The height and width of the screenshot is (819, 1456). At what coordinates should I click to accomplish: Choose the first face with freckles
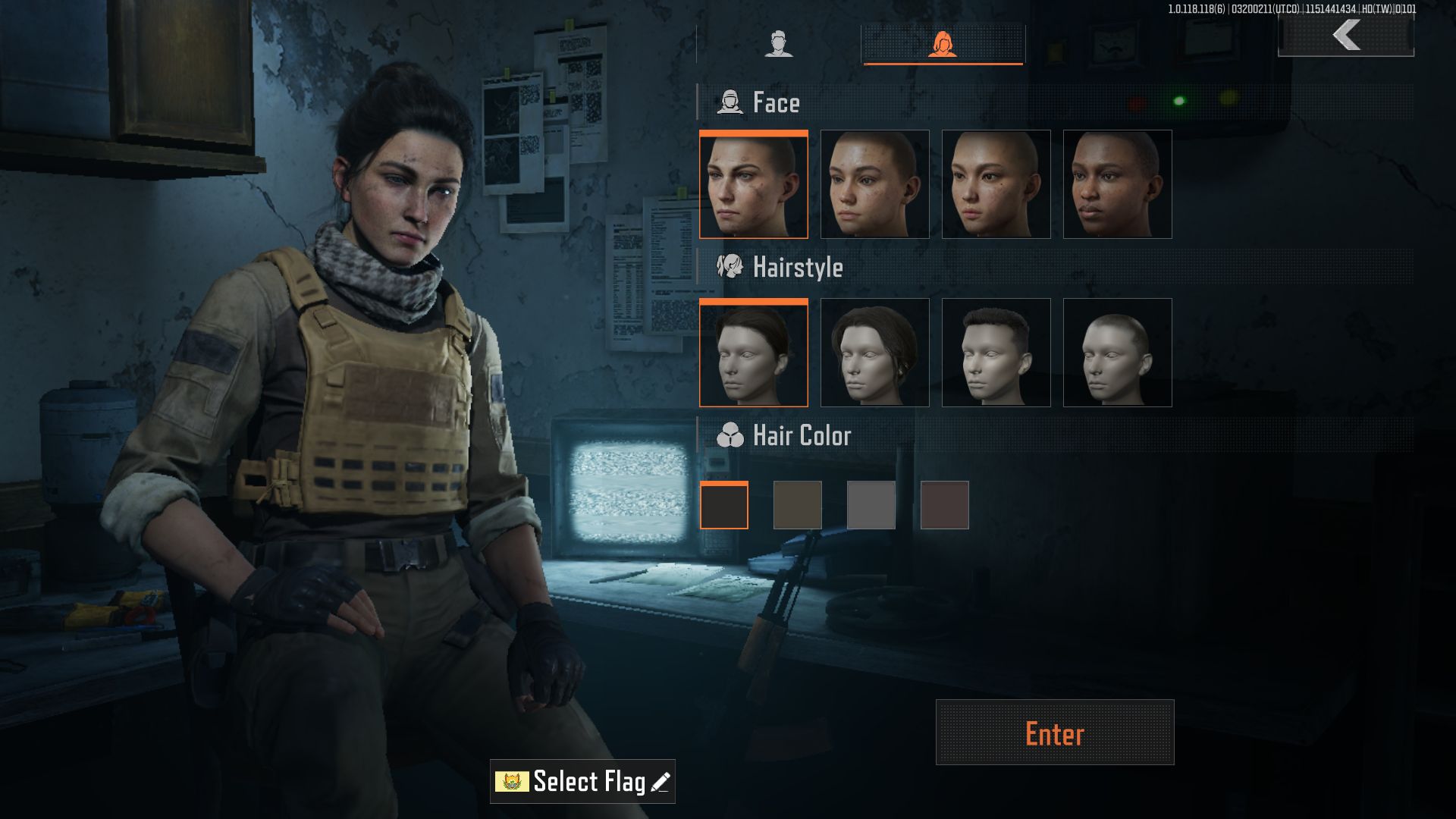pos(753,184)
